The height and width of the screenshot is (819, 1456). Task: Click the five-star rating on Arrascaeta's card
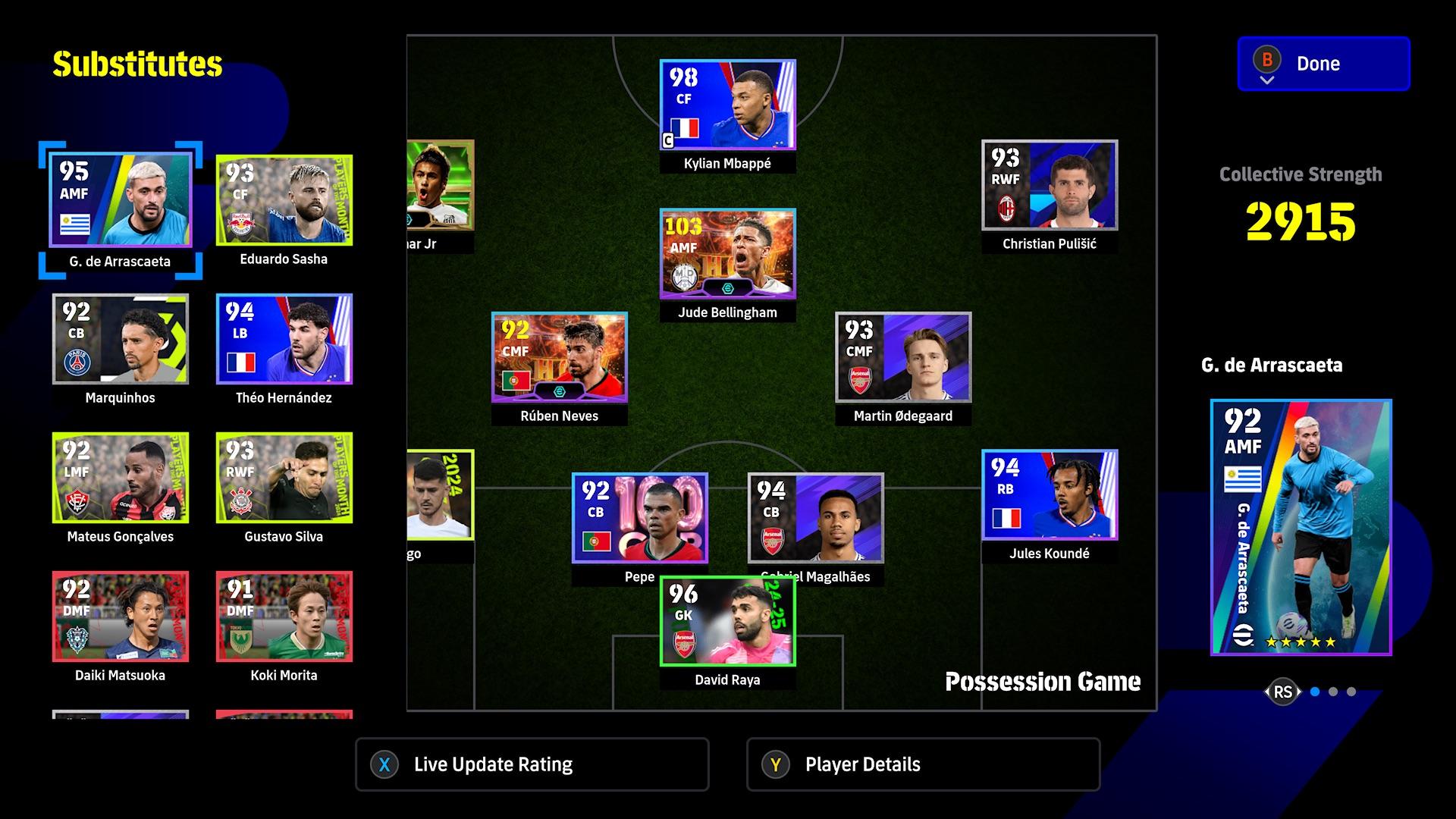(1301, 642)
